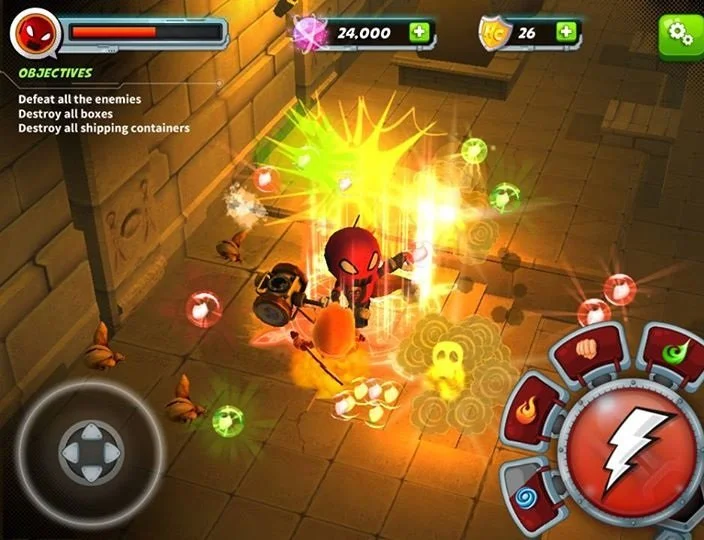The height and width of the screenshot is (540, 704).
Task: Select the Objectives tracker heading
Action: (x=56, y=73)
